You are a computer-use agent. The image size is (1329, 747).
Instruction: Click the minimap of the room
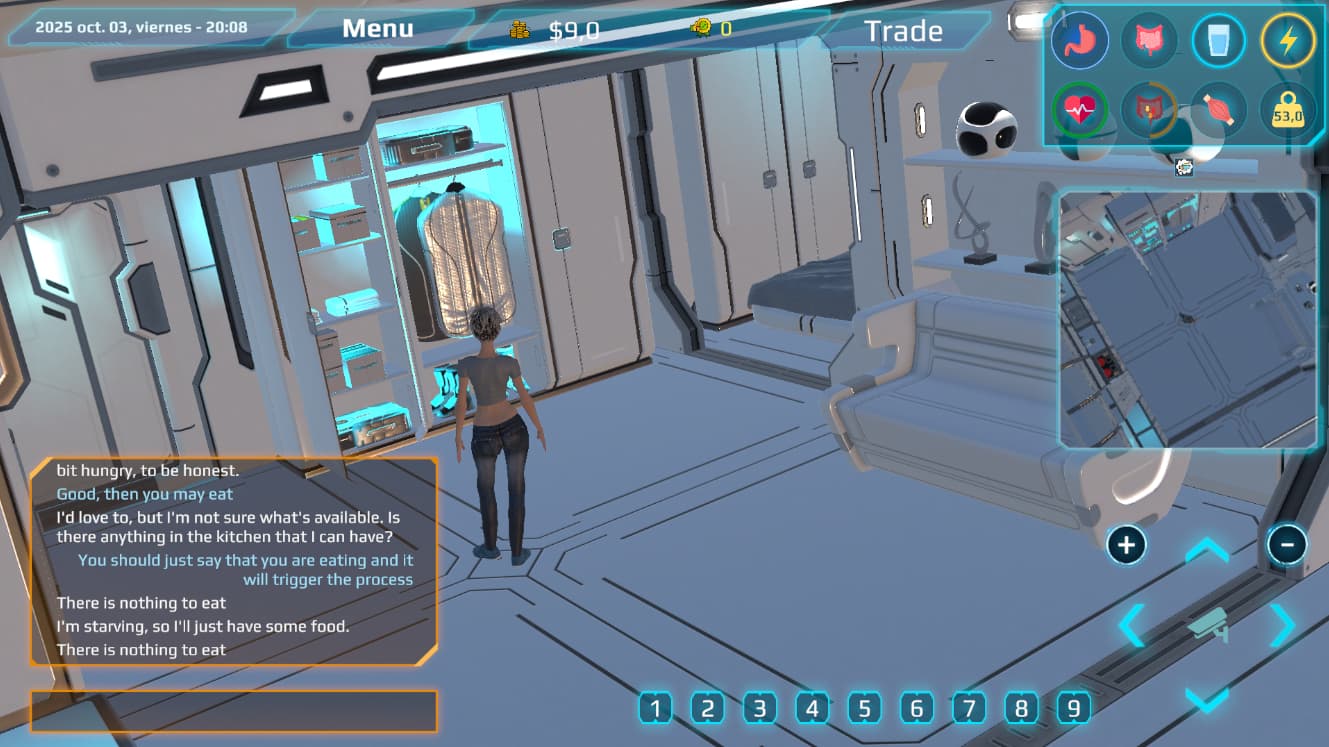pyautogui.click(x=1188, y=319)
